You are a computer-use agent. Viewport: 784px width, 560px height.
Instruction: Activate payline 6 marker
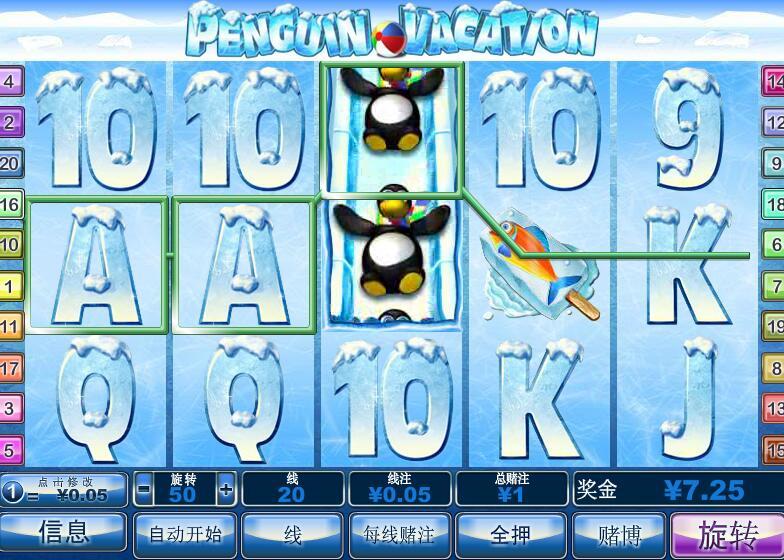coord(774,244)
